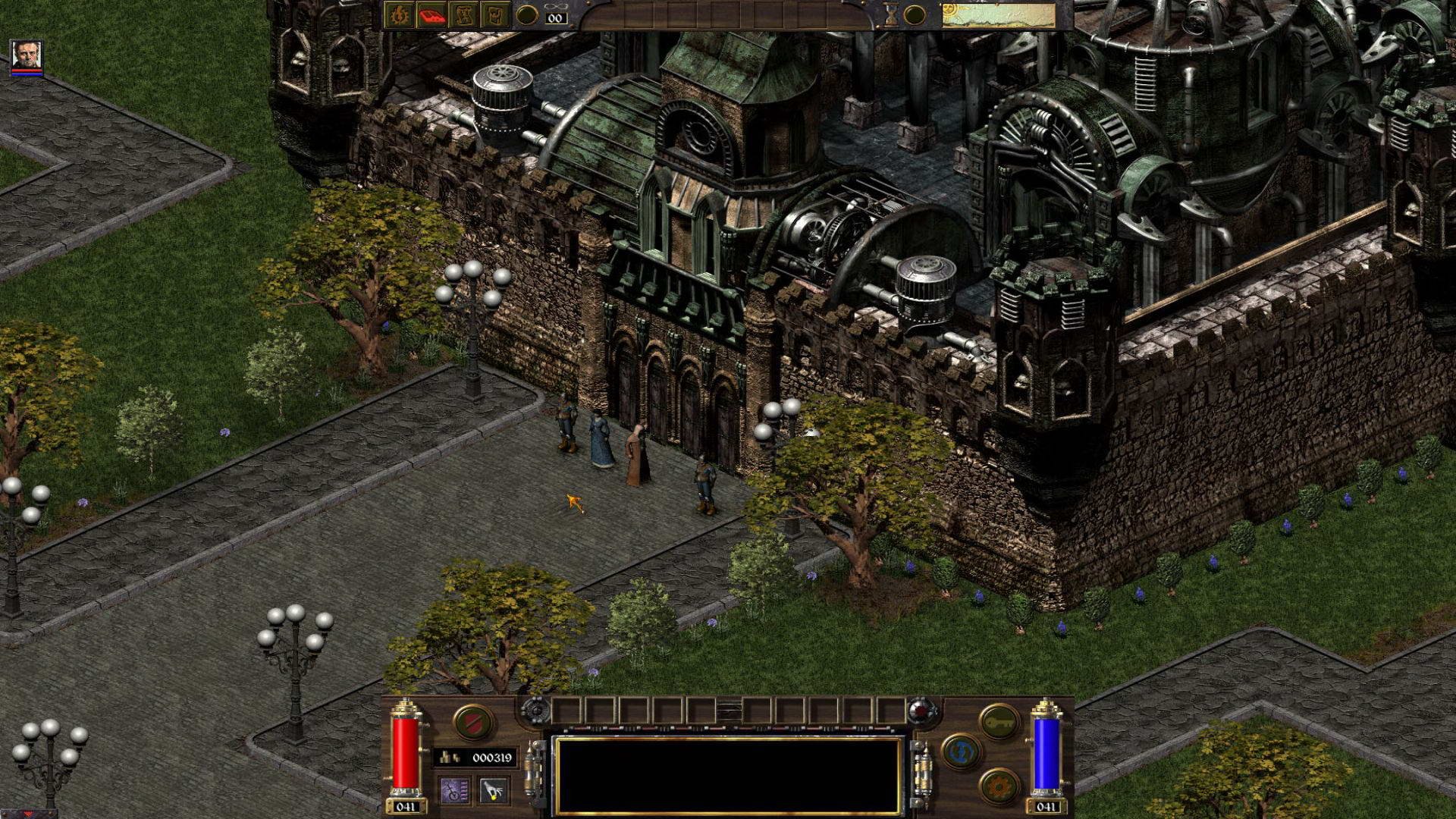The image size is (1456, 819).
Task: Click the hand holding a coin icon
Action: point(494,791)
